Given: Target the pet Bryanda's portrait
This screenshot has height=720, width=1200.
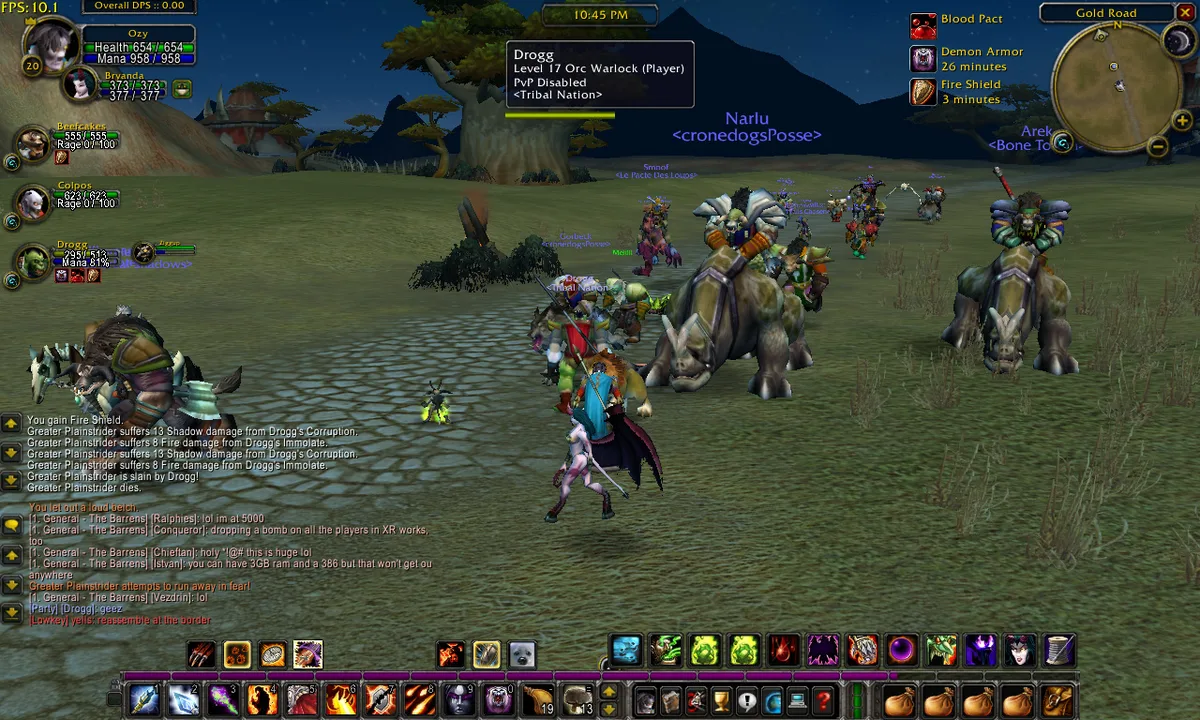Looking at the screenshot, I should [79, 85].
